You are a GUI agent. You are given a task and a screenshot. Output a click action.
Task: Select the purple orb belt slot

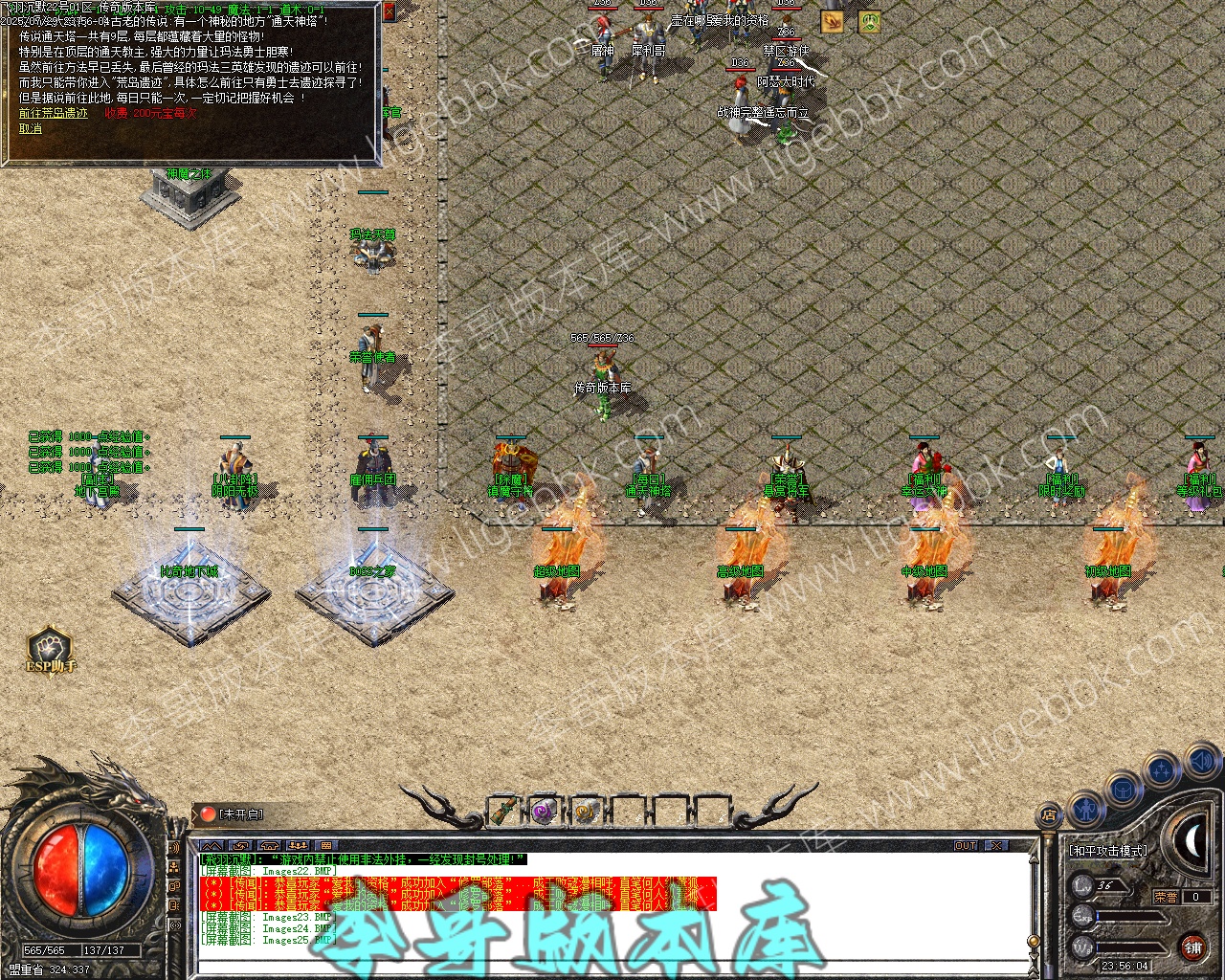click(x=546, y=812)
